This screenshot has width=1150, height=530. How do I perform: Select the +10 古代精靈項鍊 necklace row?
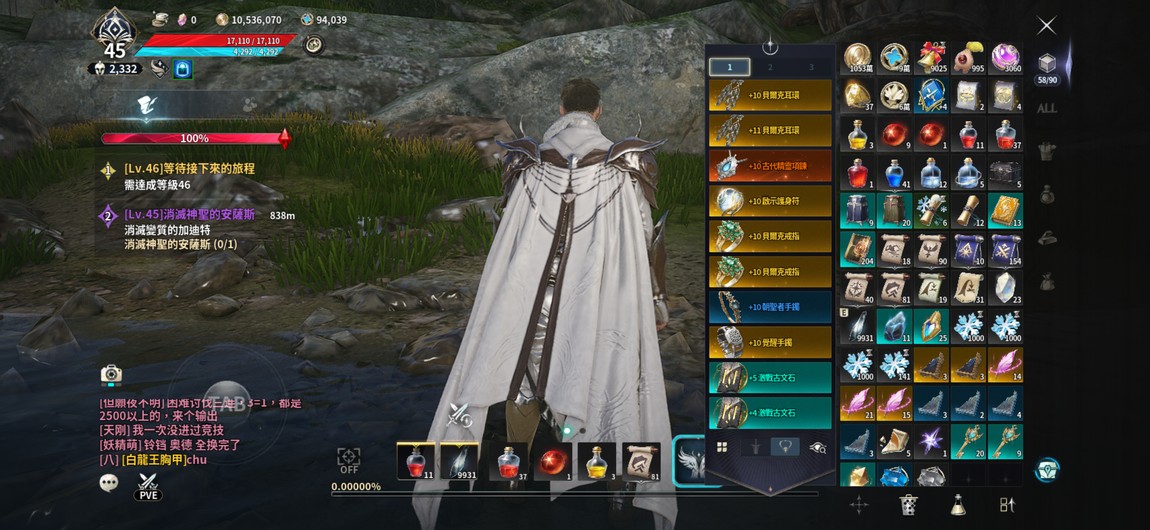(x=771, y=166)
